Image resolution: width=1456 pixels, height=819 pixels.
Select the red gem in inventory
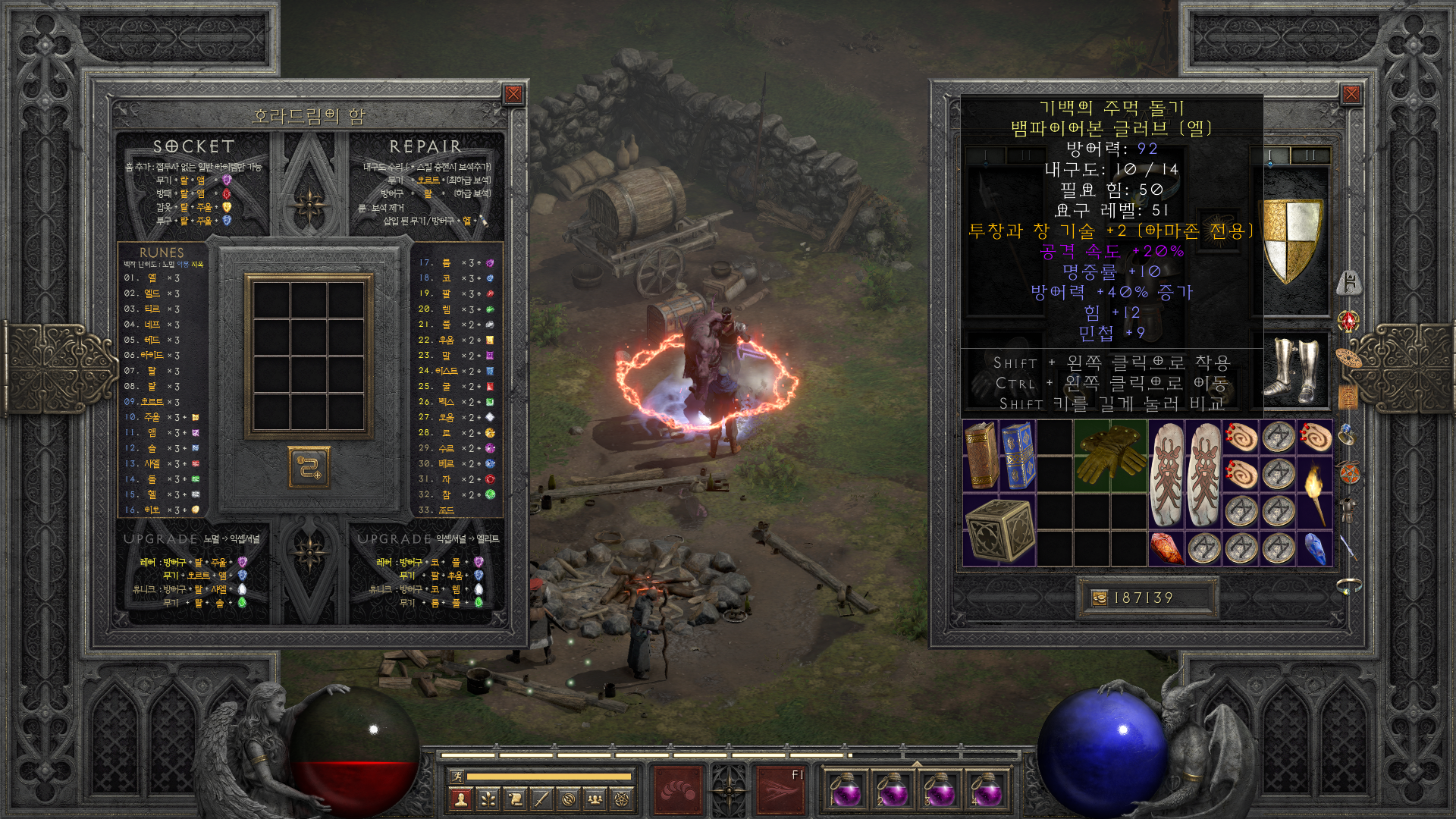point(1166,548)
